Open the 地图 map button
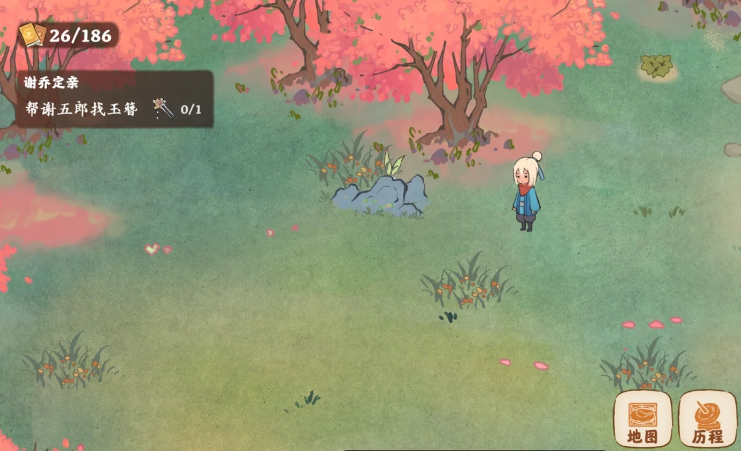Viewport: 741px width, 451px height. point(642,418)
